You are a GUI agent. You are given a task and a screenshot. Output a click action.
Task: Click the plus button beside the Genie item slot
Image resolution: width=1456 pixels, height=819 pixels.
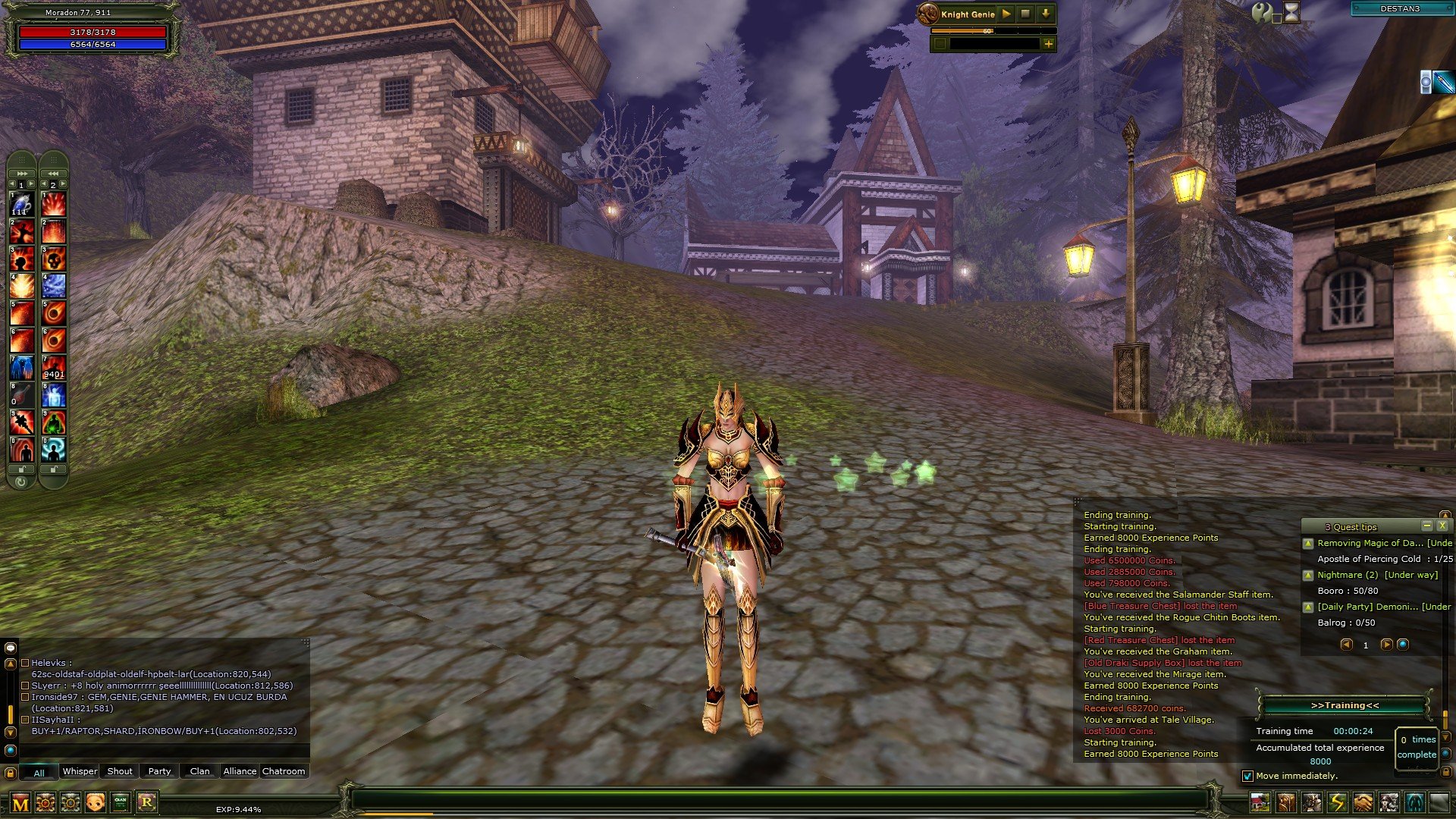coord(1049,45)
